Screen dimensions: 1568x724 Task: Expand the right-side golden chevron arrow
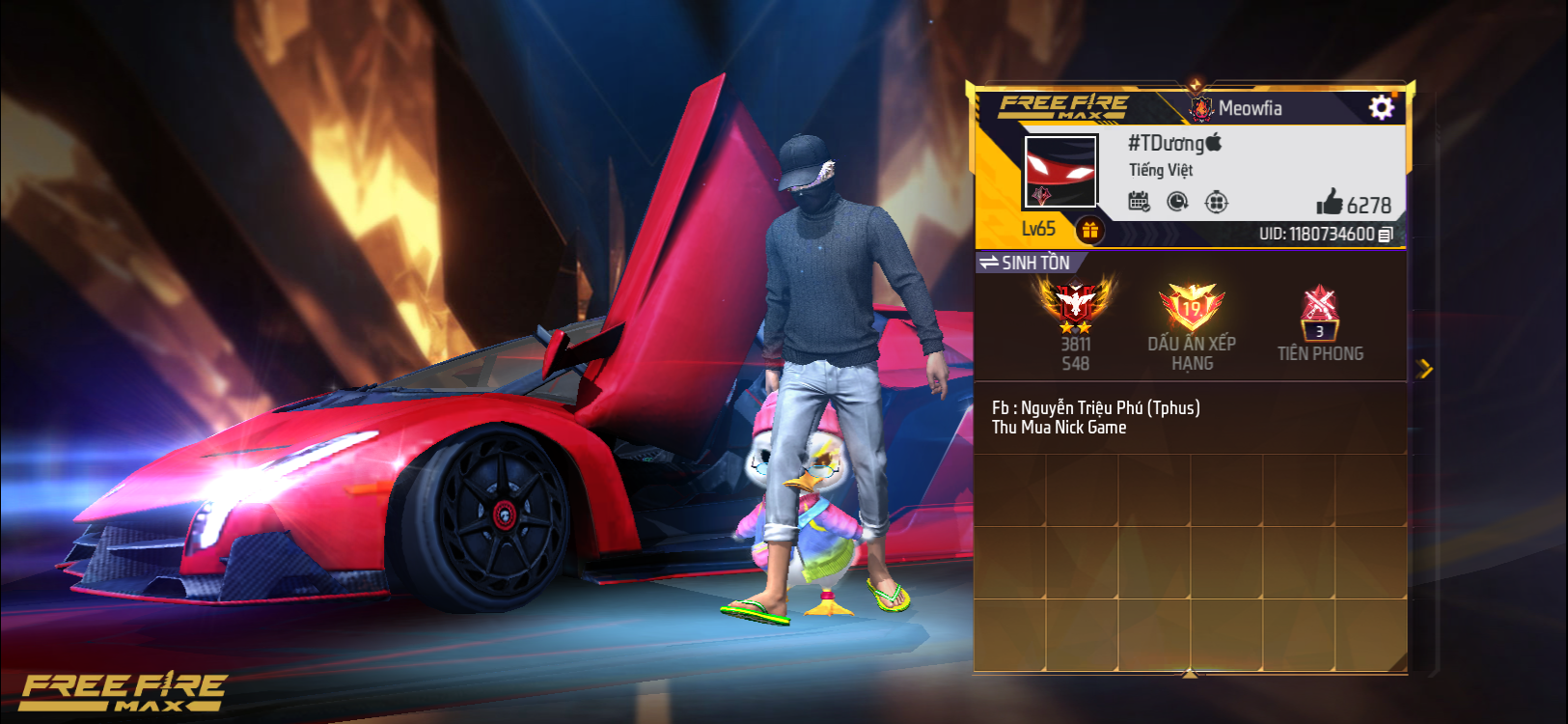point(1425,367)
